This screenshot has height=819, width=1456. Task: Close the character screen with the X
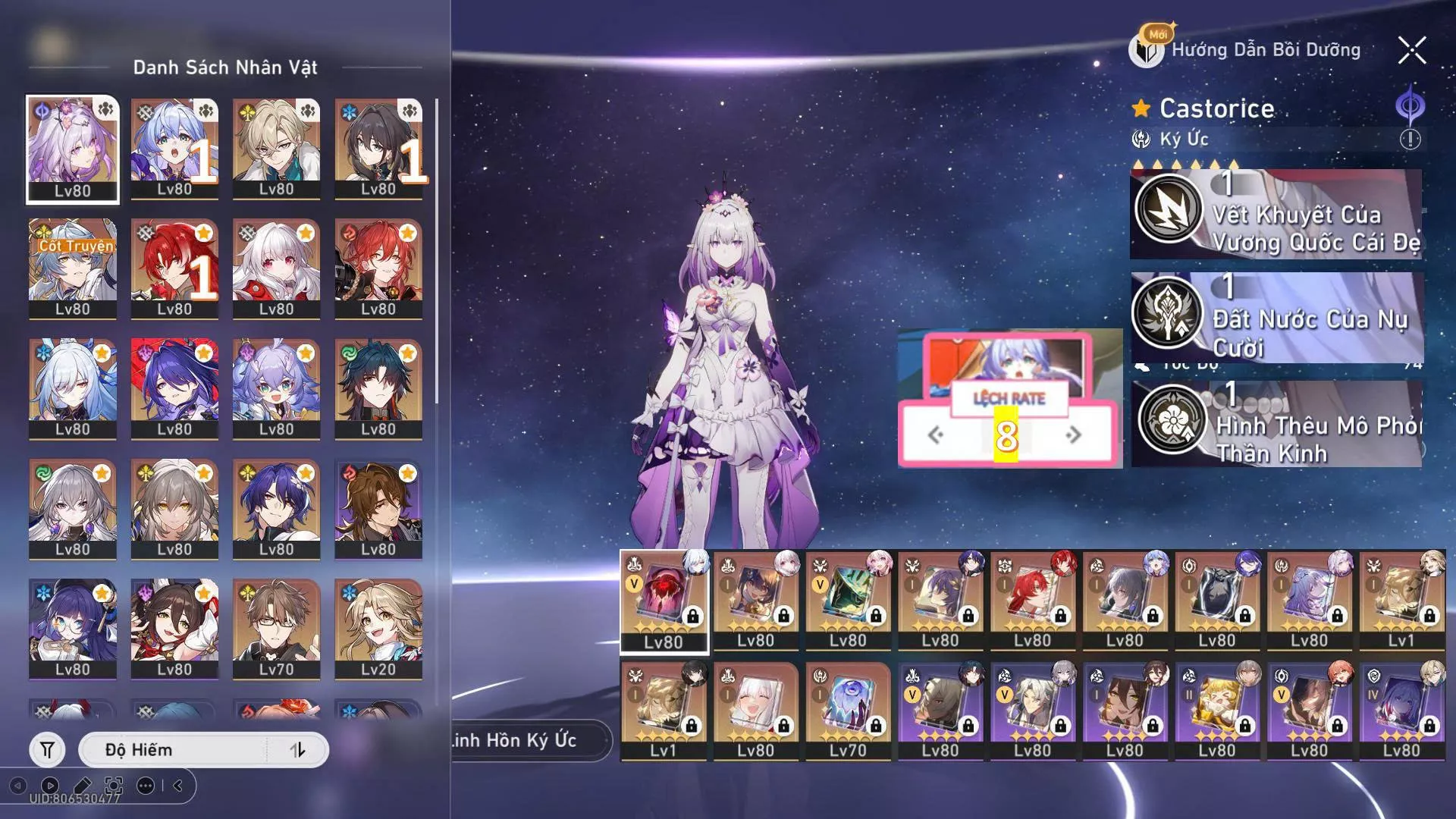(1412, 51)
